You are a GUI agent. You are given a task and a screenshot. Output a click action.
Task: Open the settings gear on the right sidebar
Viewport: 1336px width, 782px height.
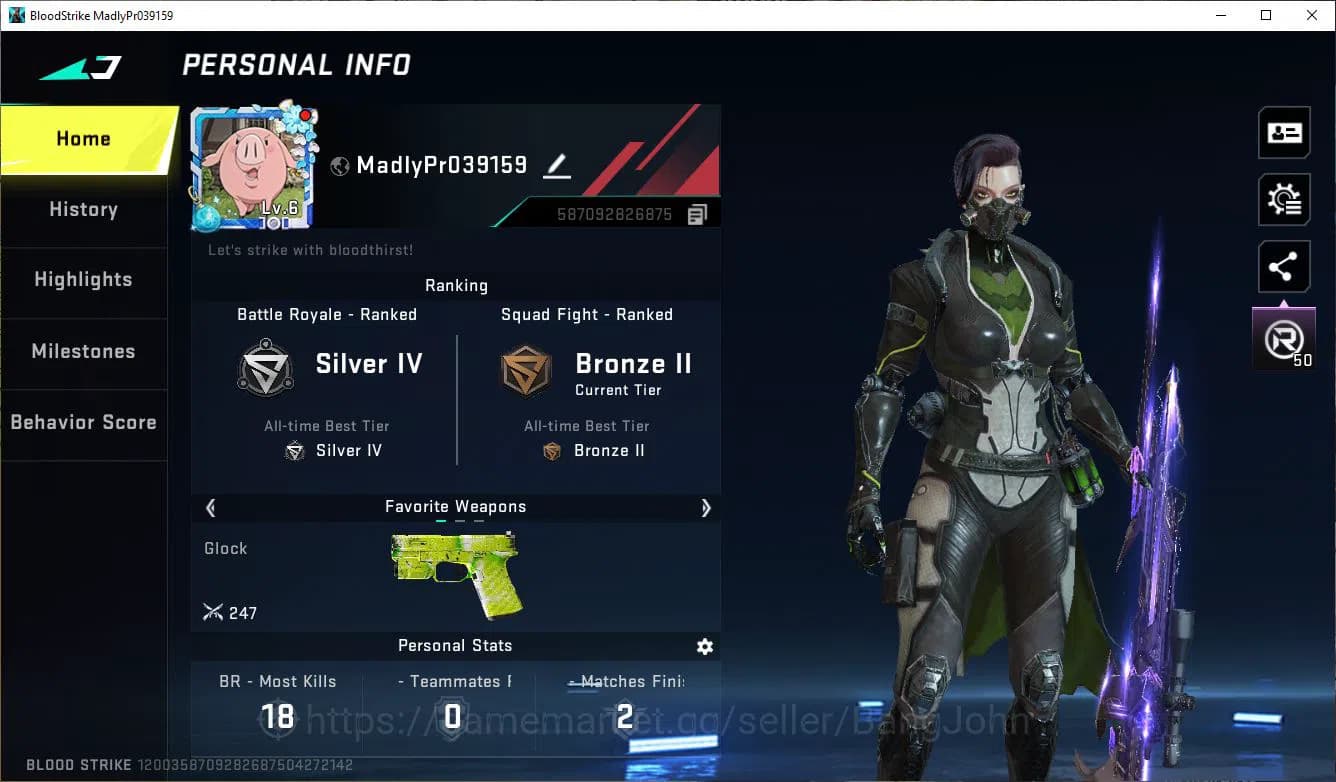tap(1284, 199)
